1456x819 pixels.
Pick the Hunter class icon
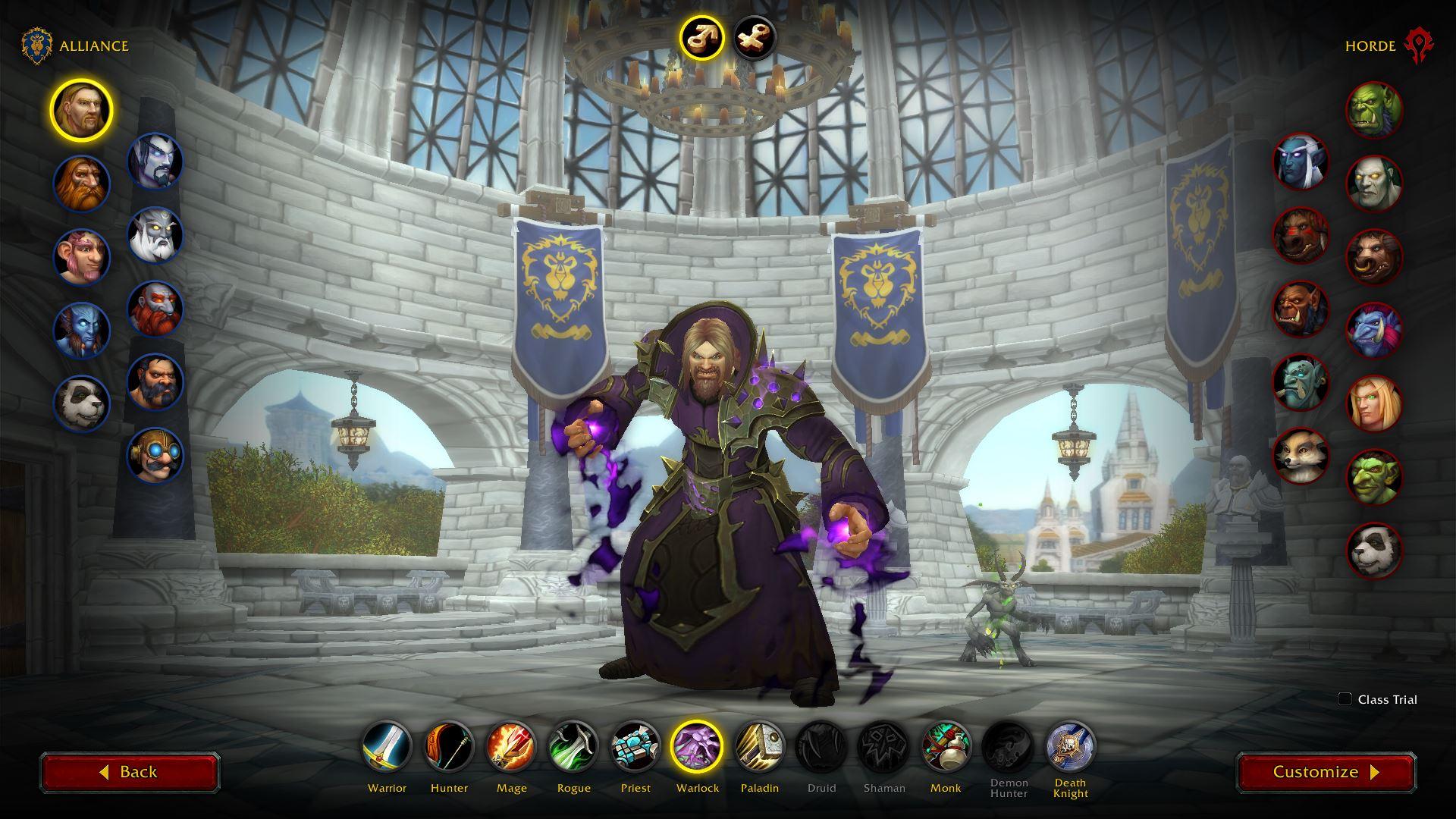(x=449, y=746)
